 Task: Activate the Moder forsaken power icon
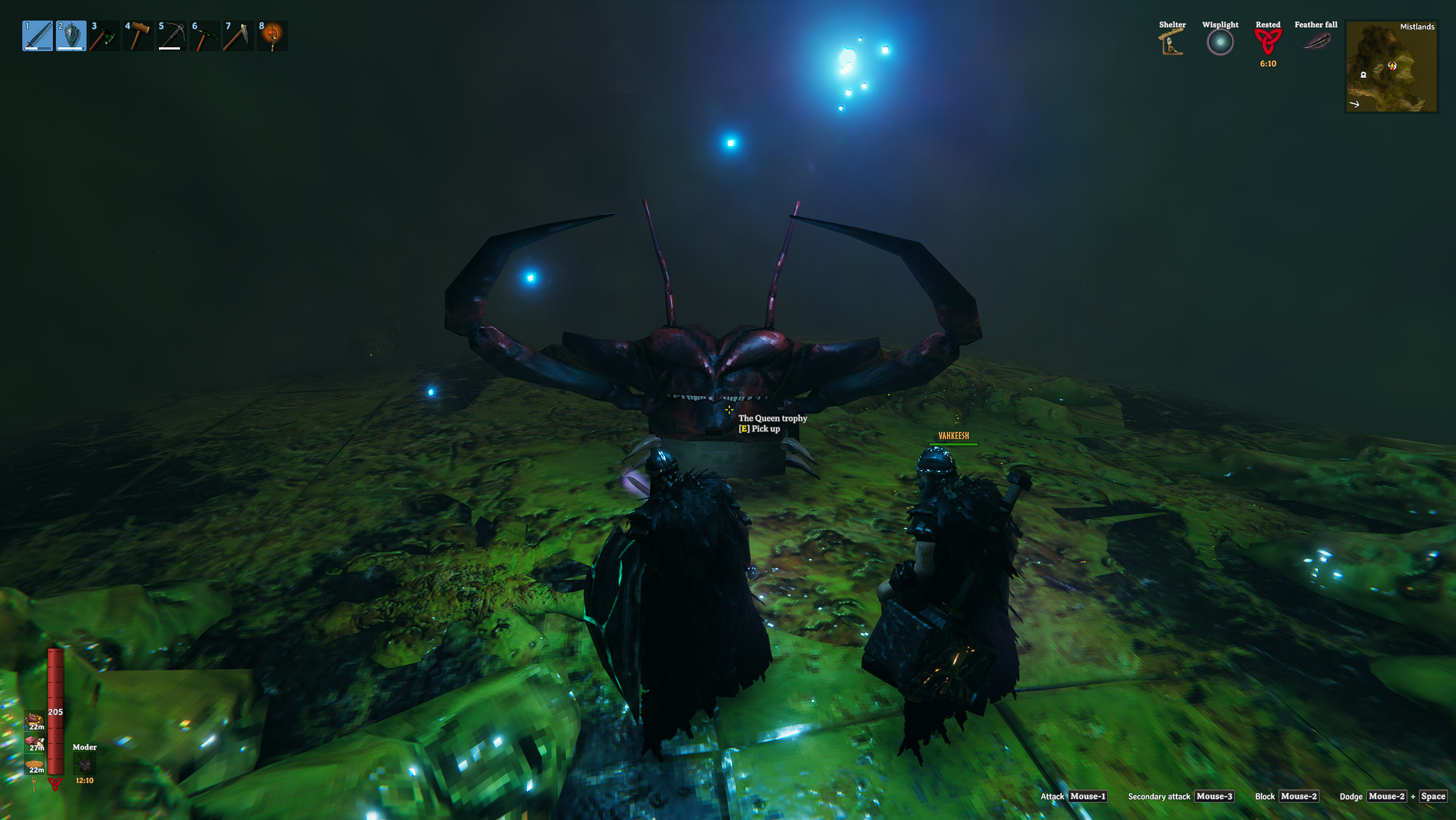84,764
